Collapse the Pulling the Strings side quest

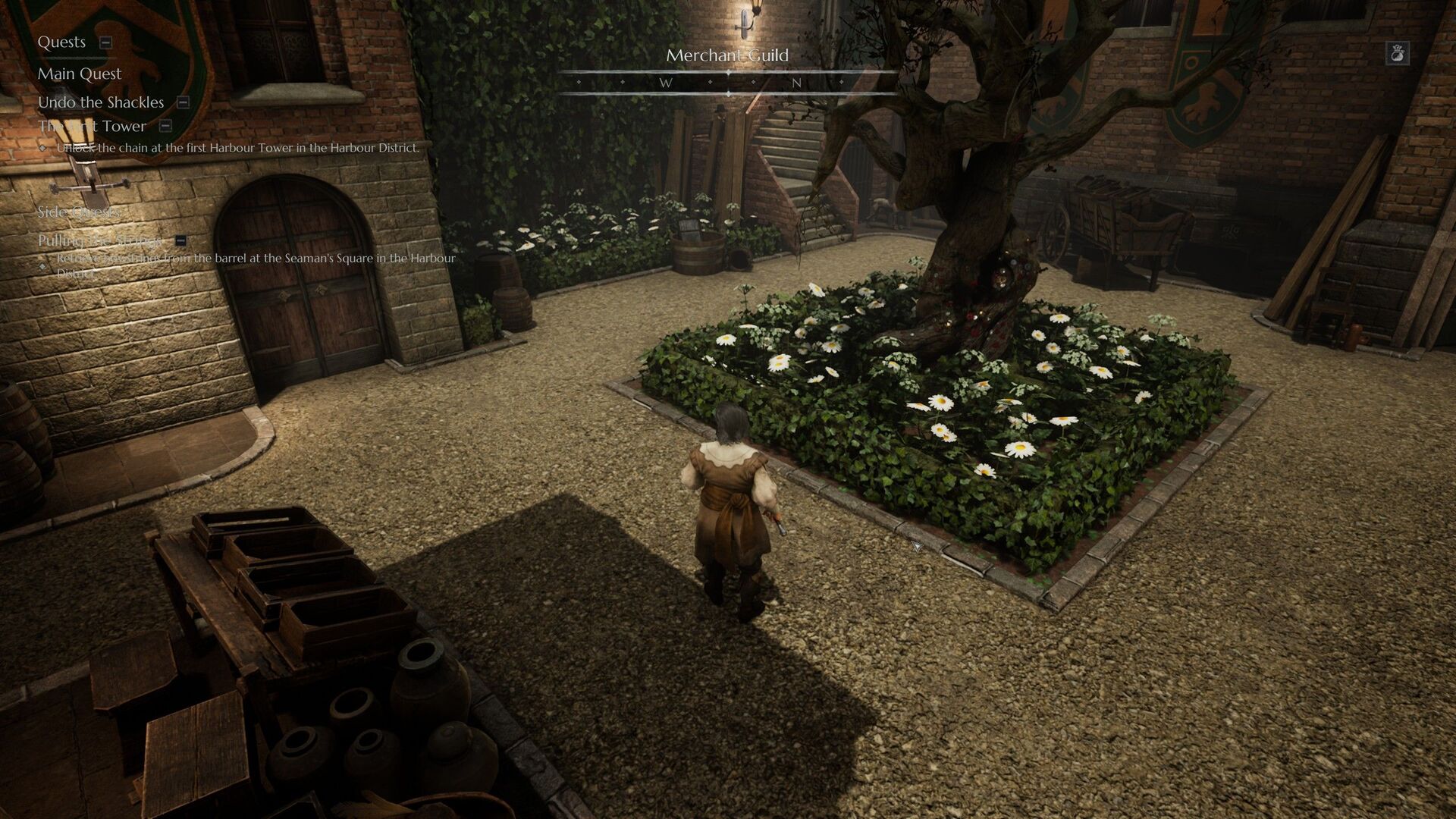point(180,240)
